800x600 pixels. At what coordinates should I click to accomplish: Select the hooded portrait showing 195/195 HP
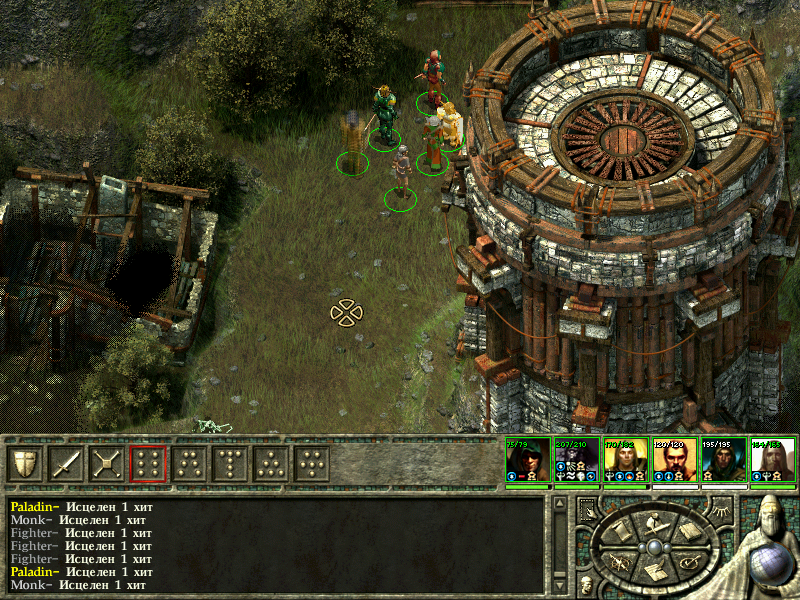coord(724,461)
